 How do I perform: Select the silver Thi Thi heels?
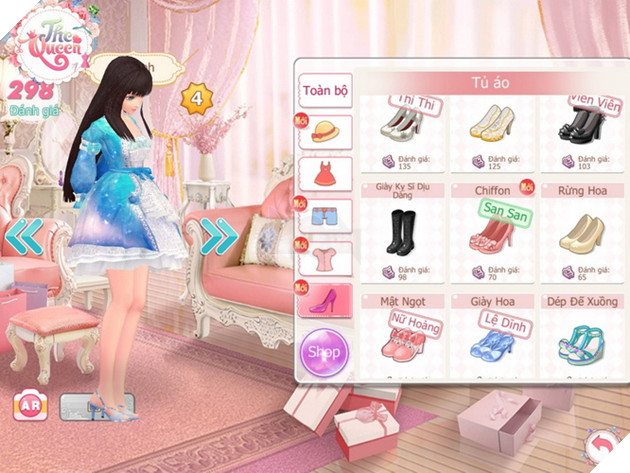click(x=402, y=125)
